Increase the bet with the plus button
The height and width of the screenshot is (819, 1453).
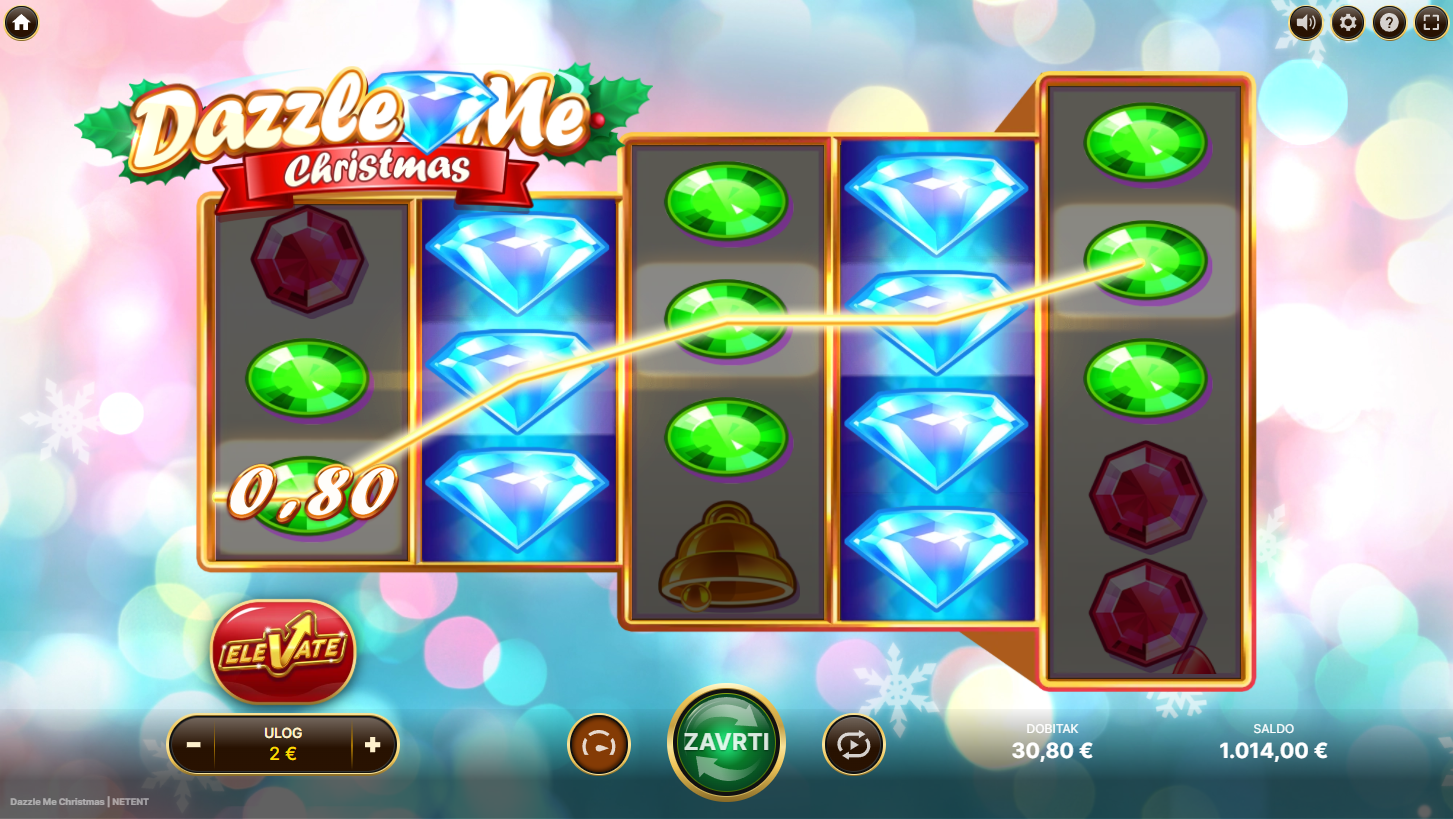pyautogui.click(x=373, y=745)
